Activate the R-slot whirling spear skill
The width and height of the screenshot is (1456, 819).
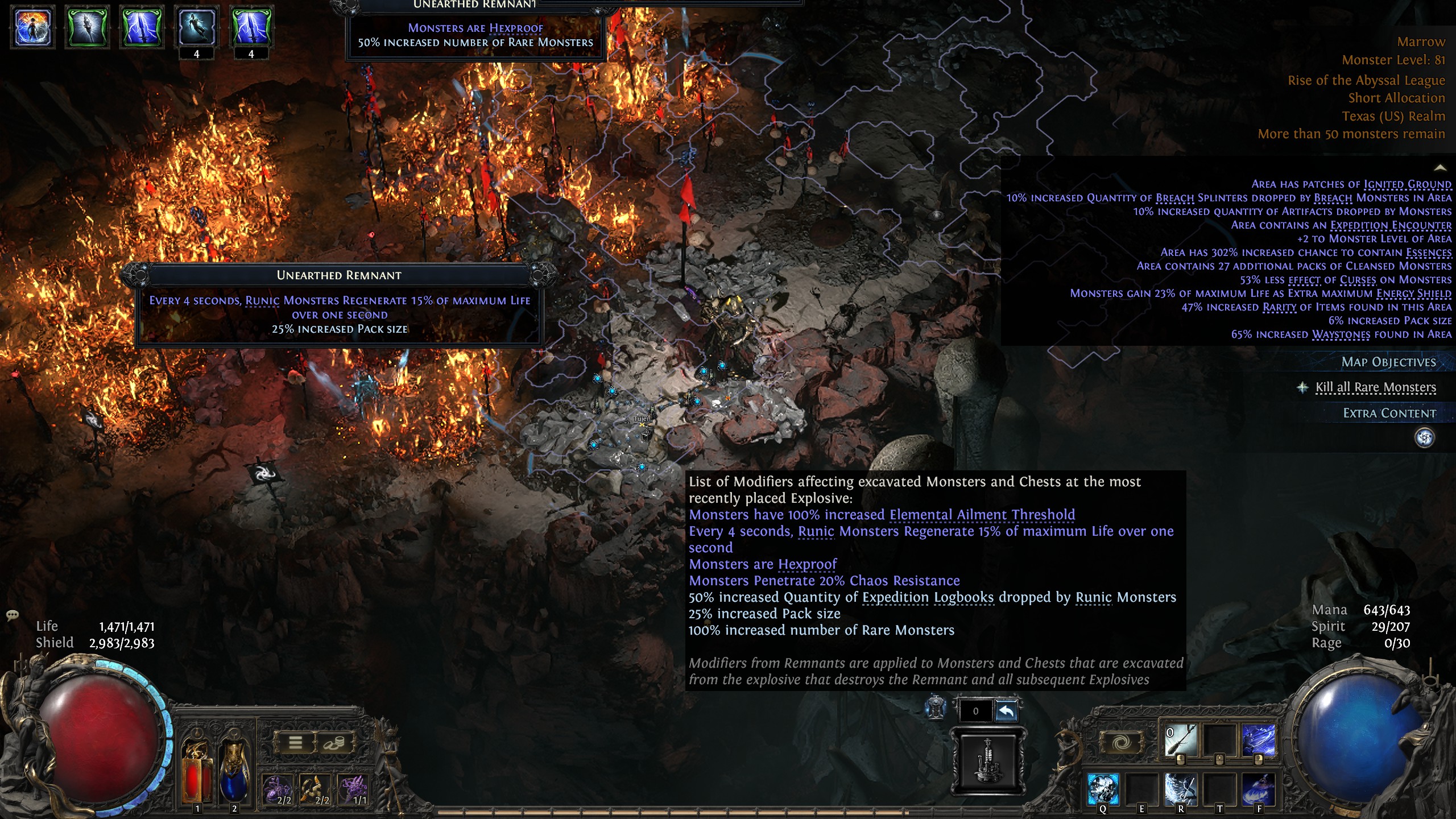click(1180, 789)
